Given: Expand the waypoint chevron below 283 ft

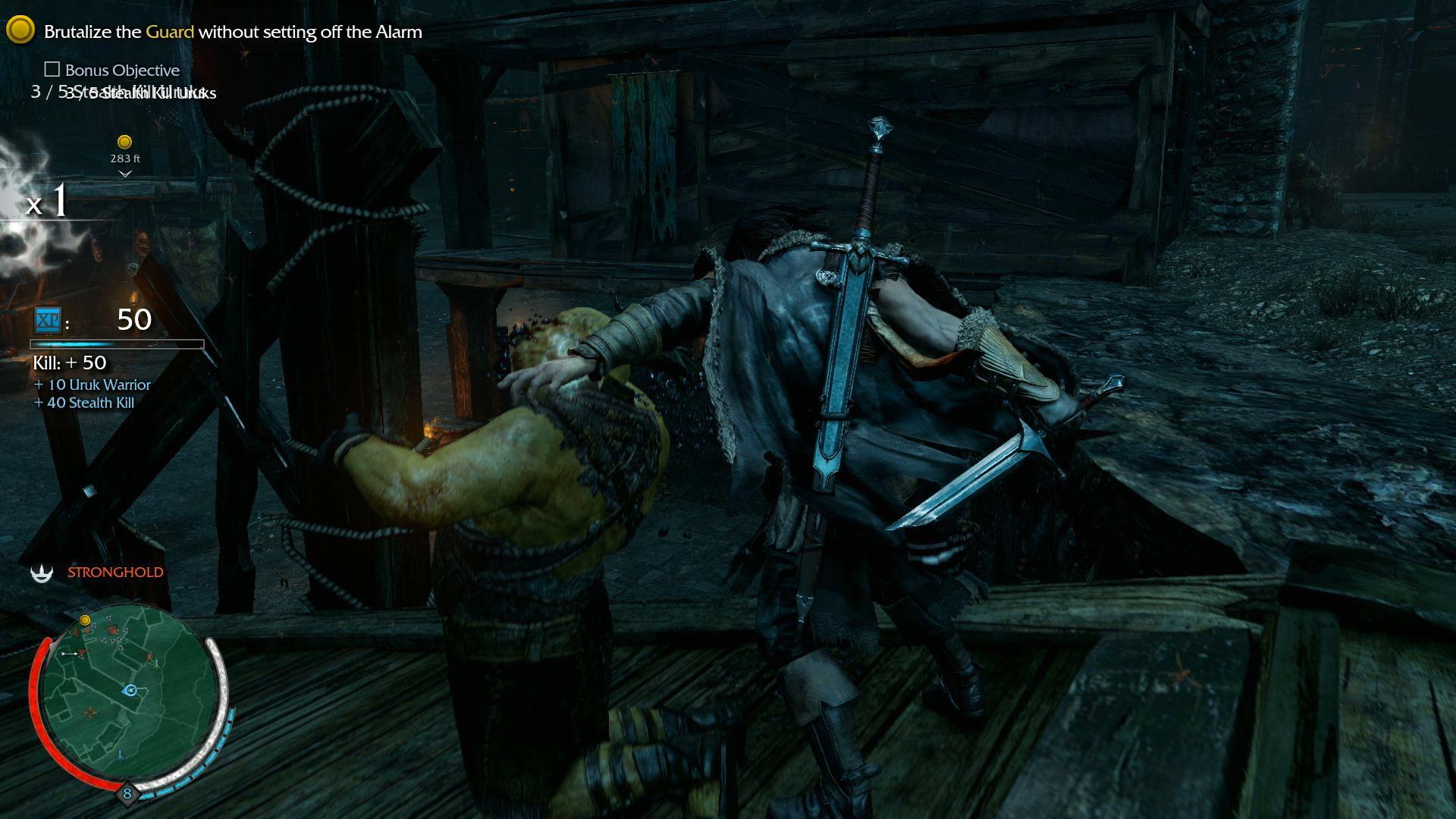Looking at the screenshot, I should tap(123, 174).
